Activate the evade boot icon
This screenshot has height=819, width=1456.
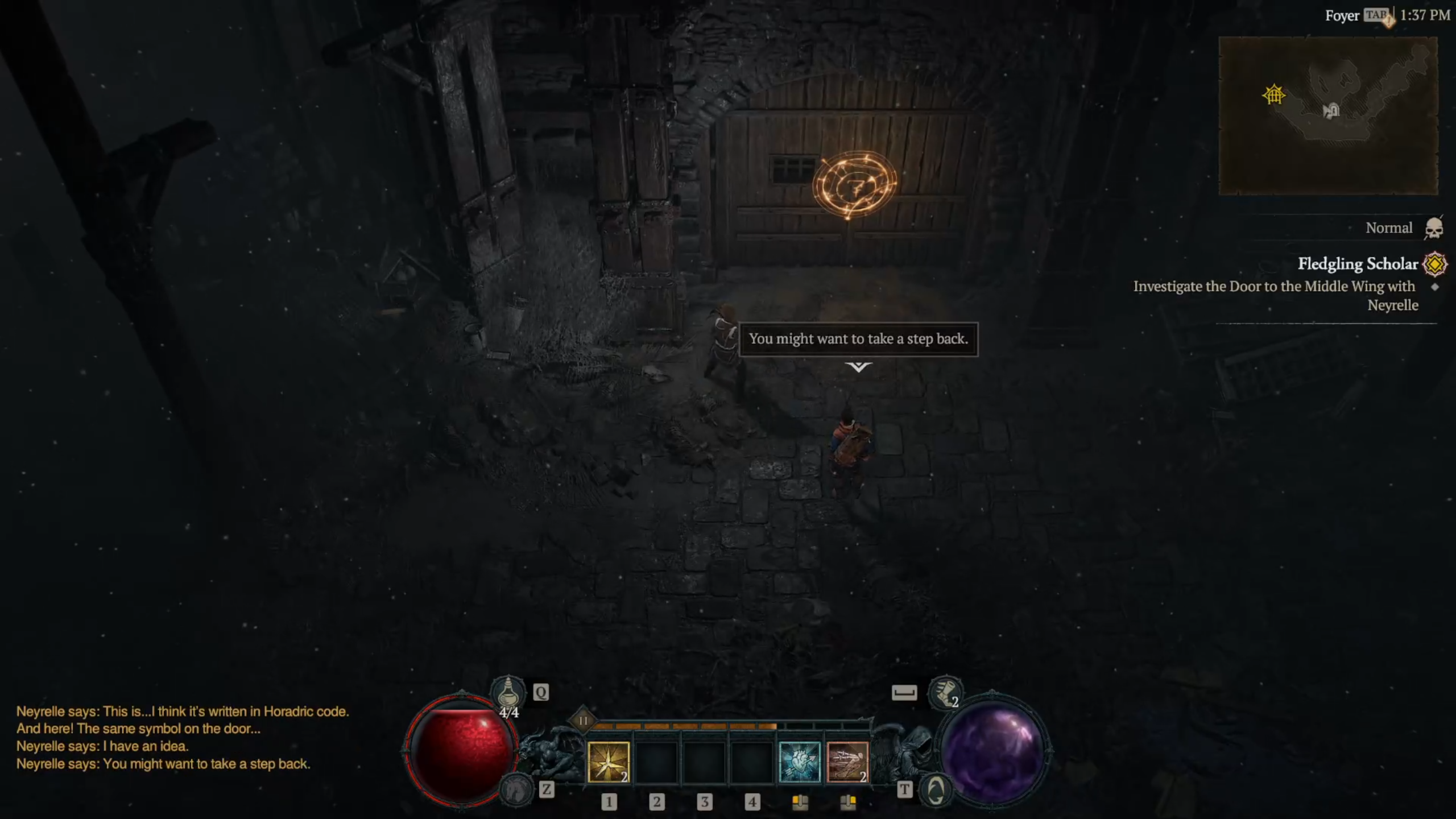tap(944, 693)
